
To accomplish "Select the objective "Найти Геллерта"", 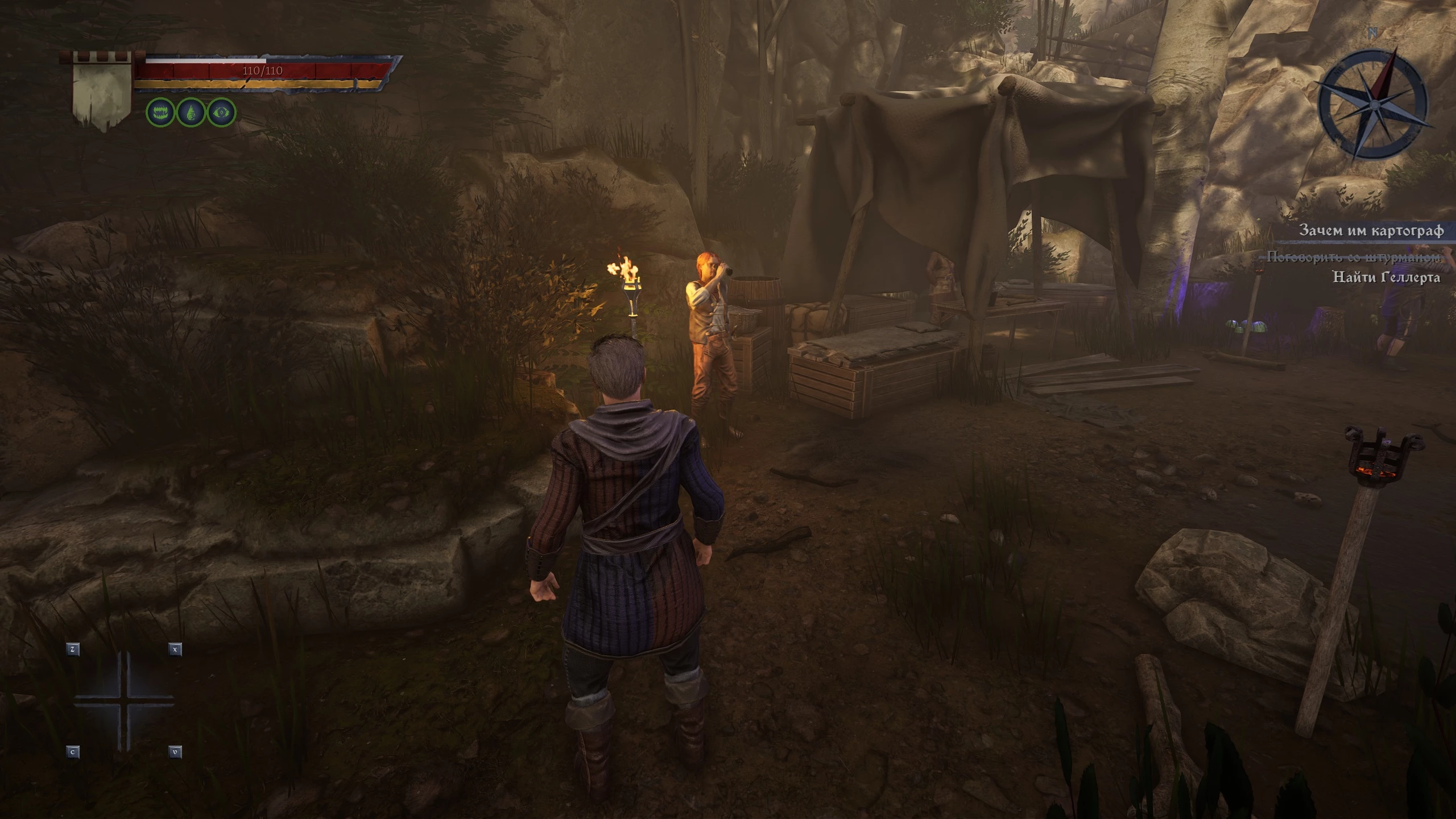I will (x=1386, y=278).
